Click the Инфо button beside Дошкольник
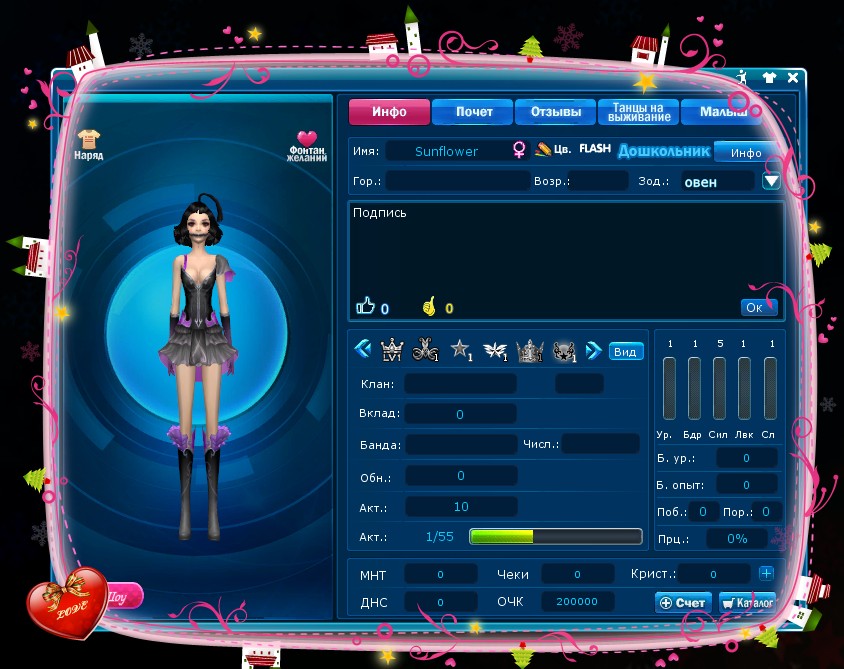 746,153
